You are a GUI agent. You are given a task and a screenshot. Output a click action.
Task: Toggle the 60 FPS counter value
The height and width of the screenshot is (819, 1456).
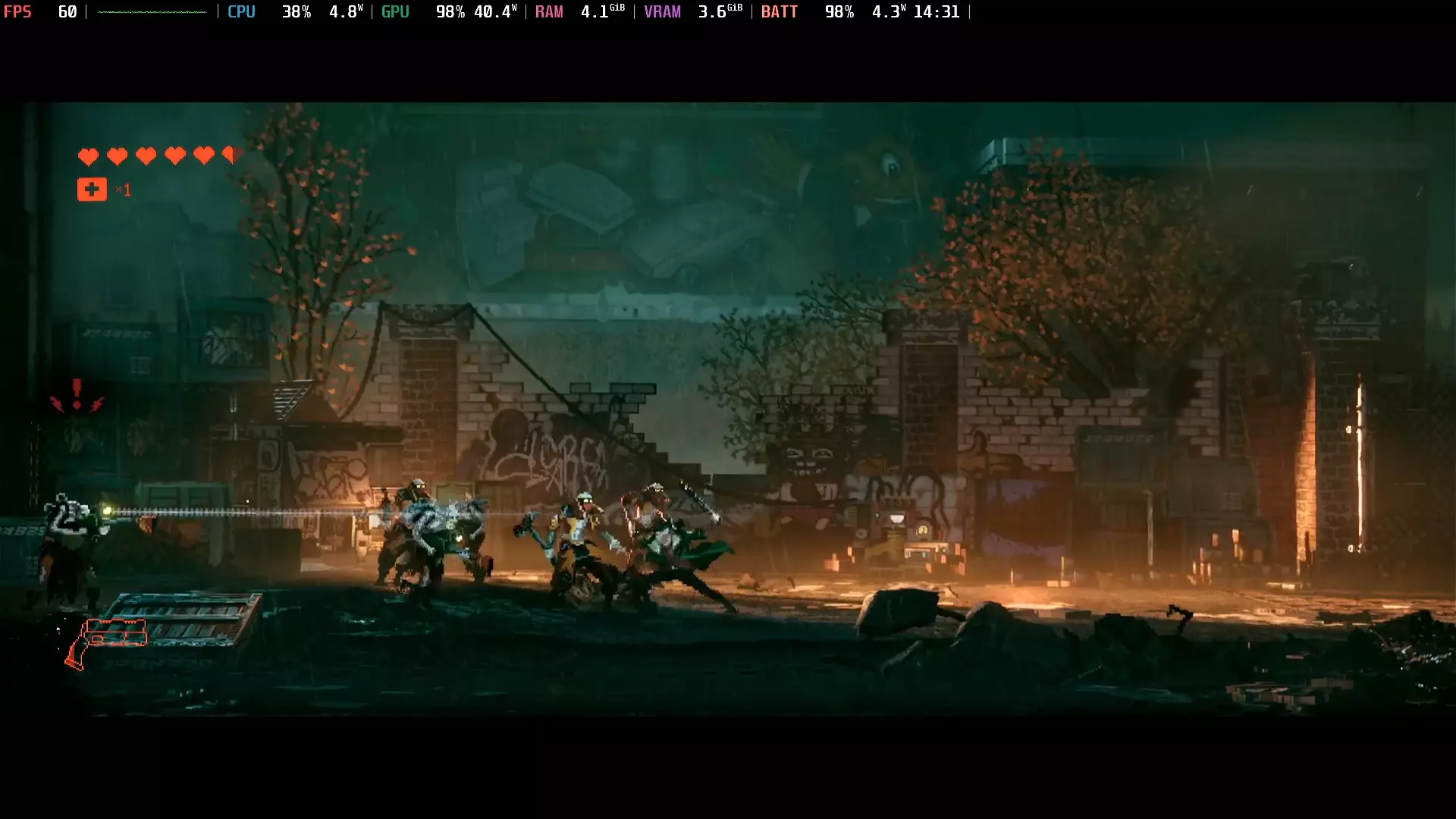coord(67,11)
